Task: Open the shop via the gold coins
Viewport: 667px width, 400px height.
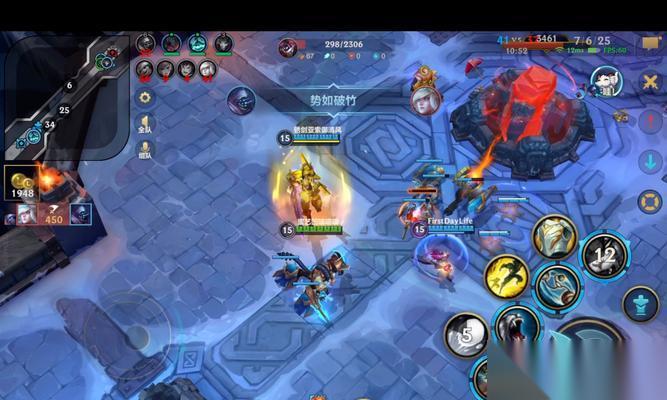Action: coord(22,183)
